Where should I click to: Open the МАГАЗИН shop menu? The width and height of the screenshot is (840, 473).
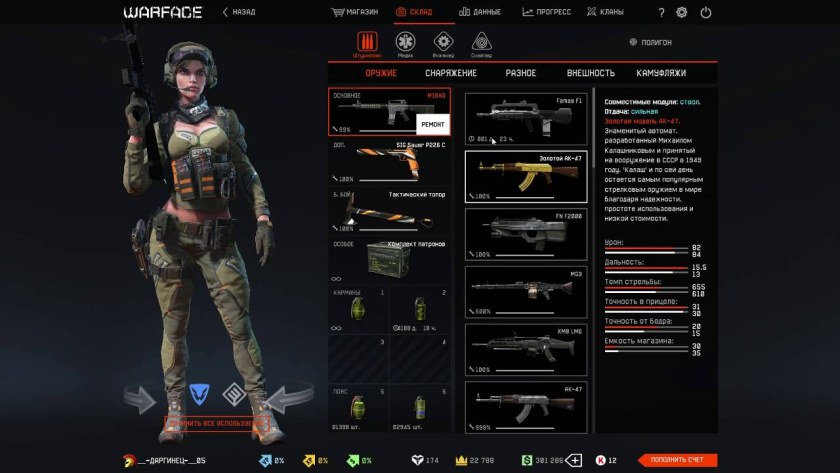pos(355,12)
